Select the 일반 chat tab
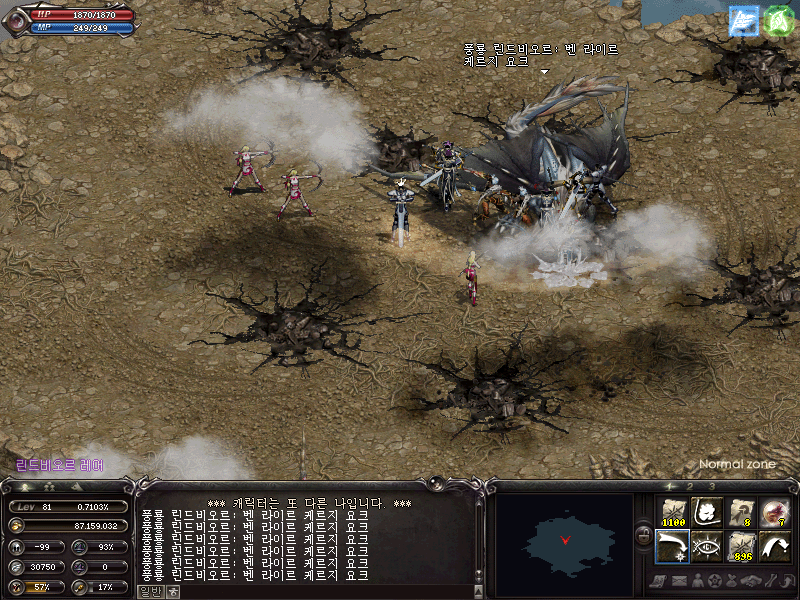 [x=149, y=591]
